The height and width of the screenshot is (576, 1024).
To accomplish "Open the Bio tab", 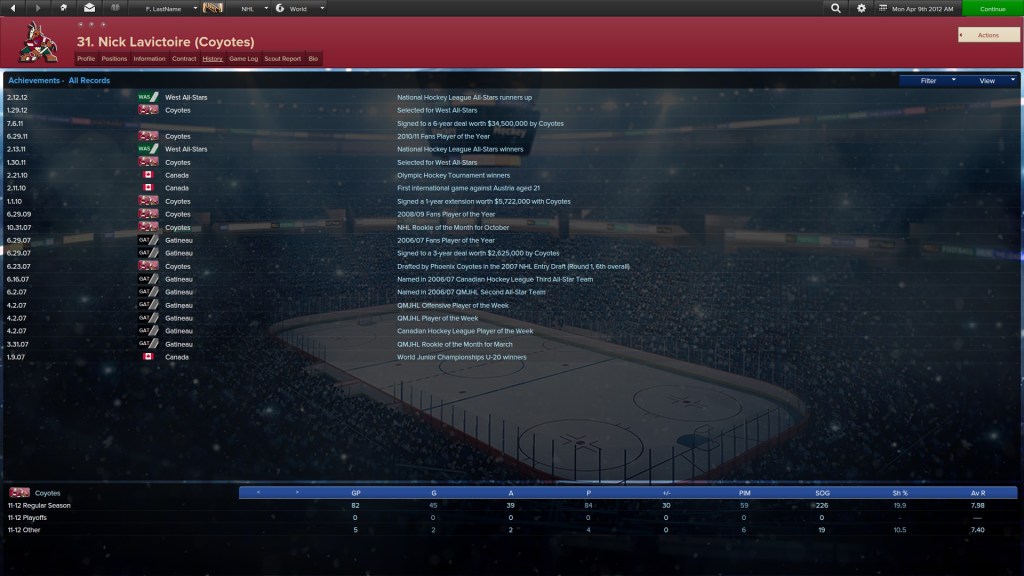I will (x=313, y=59).
